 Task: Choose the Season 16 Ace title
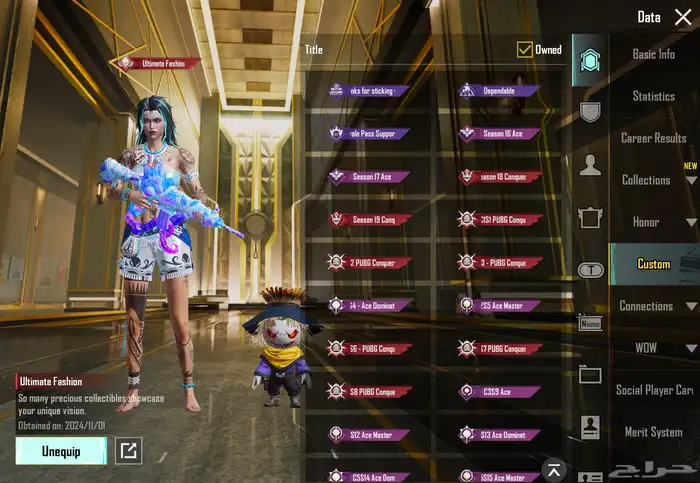click(x=499, y=134)
